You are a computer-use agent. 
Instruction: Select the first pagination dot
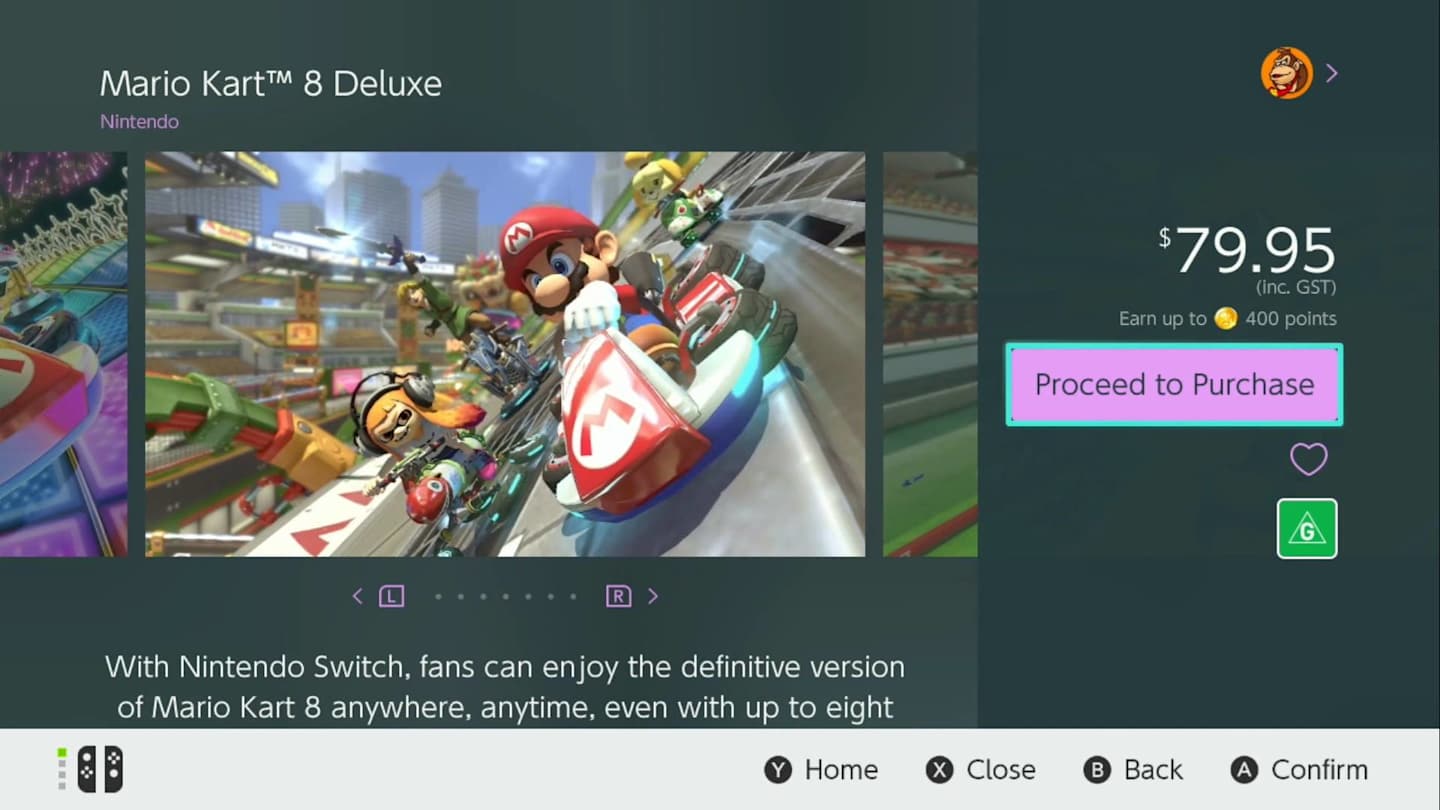[x=438, y=595]
